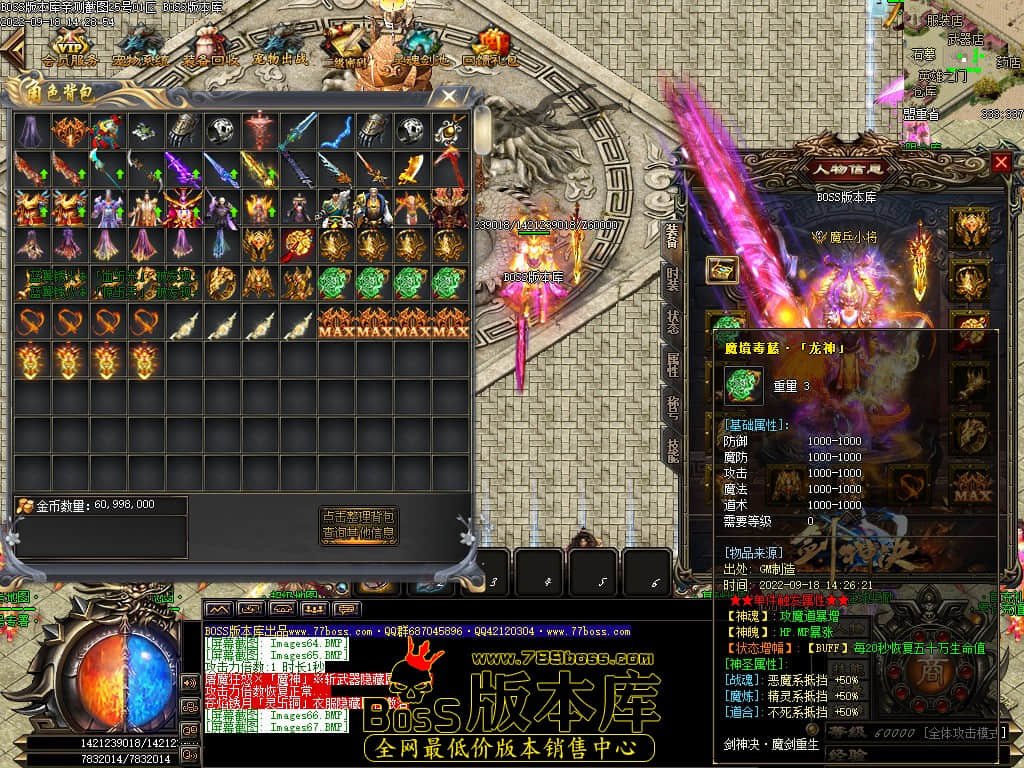
Task: Click 点击整理背包 sort bag button
Action: tap(359, 516)
